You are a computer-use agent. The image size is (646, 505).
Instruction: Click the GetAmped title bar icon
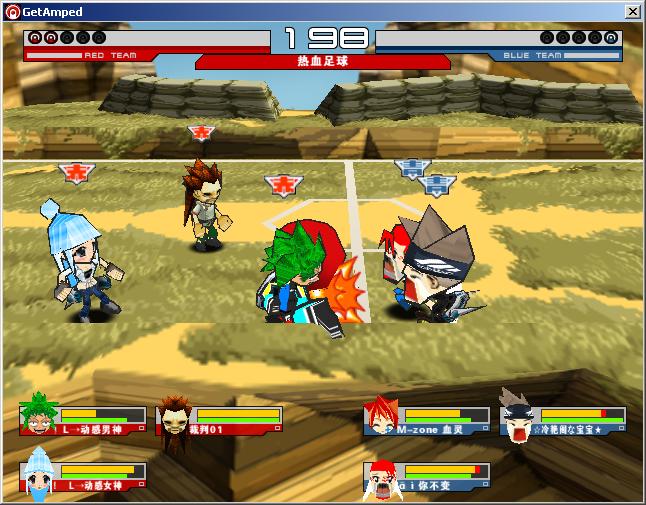11,12
